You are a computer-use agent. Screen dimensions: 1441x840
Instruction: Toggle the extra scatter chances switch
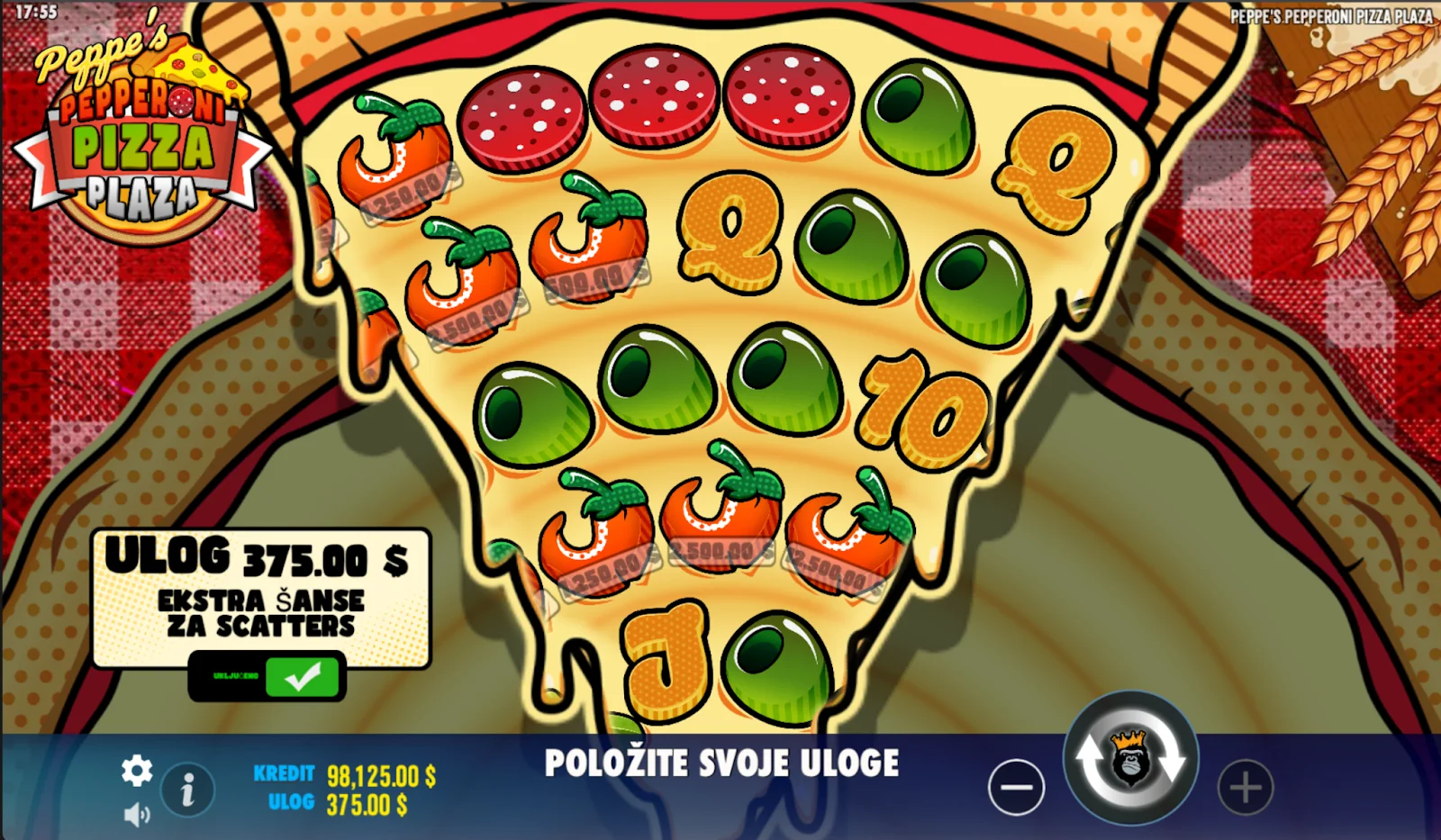[x=267, y=676]
